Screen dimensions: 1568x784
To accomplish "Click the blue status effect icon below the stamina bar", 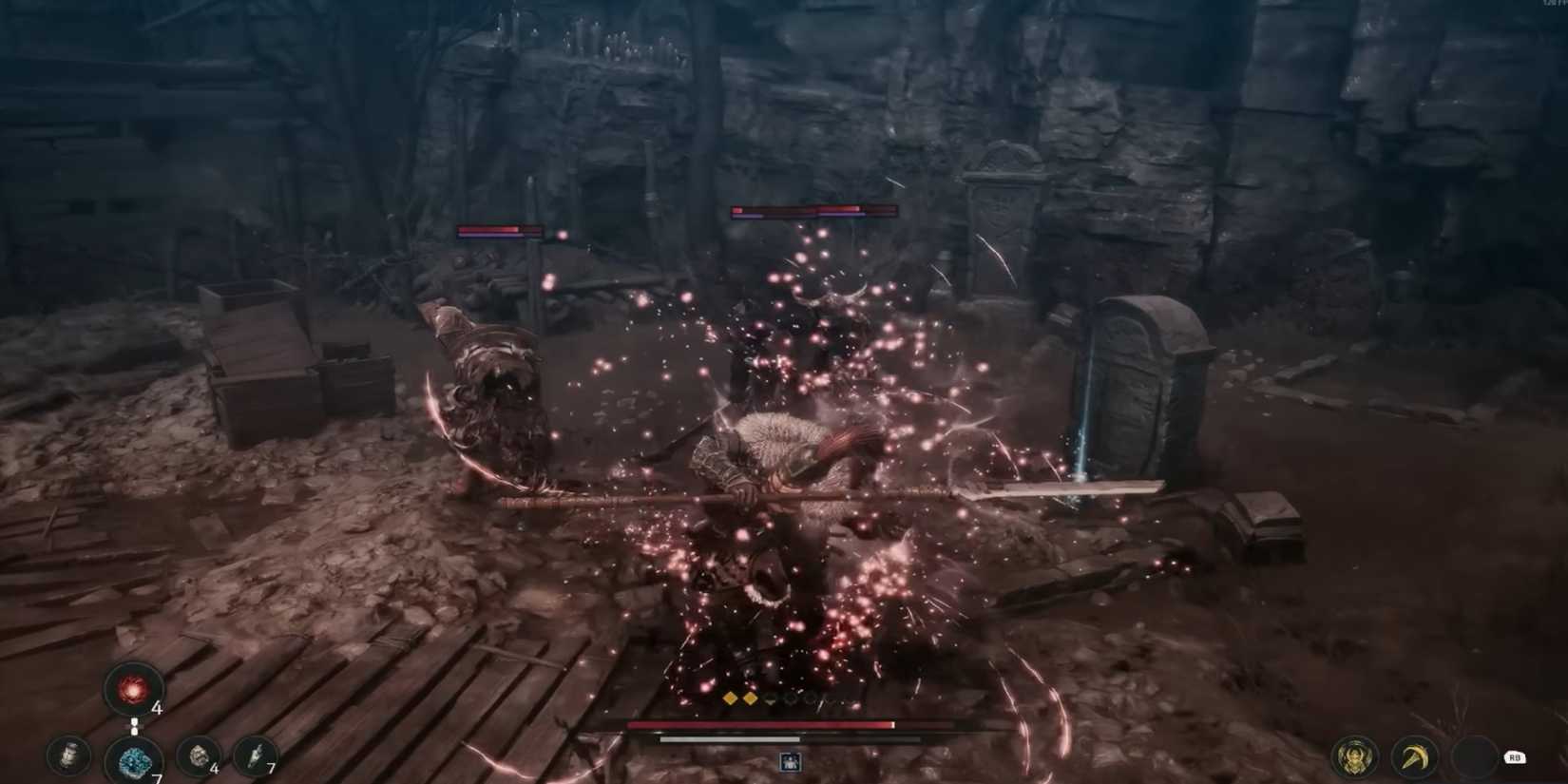I will [x=790, y=760].
